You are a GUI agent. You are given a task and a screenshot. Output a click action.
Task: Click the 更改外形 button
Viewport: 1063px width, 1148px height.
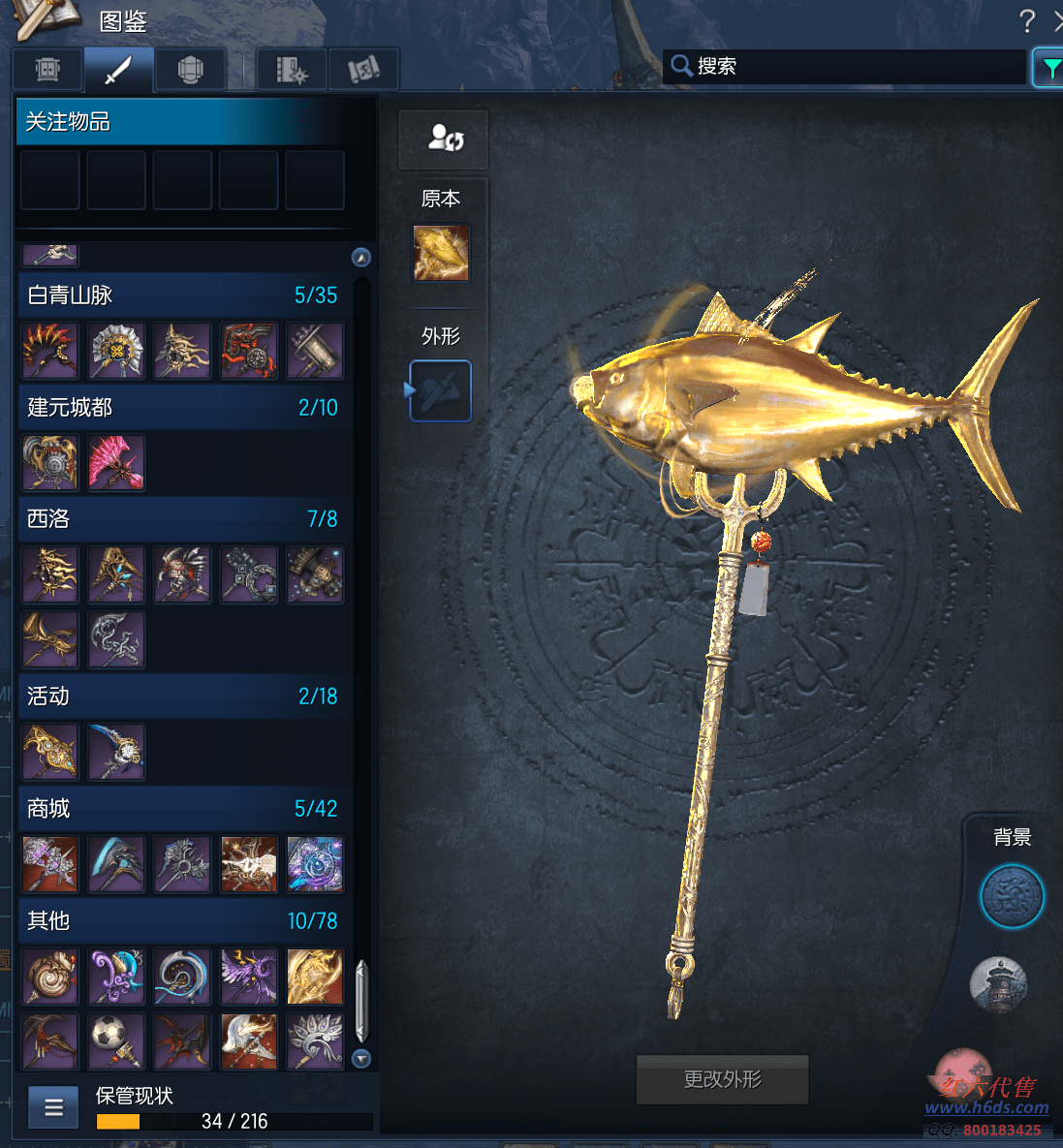(x=722, y=1079)
